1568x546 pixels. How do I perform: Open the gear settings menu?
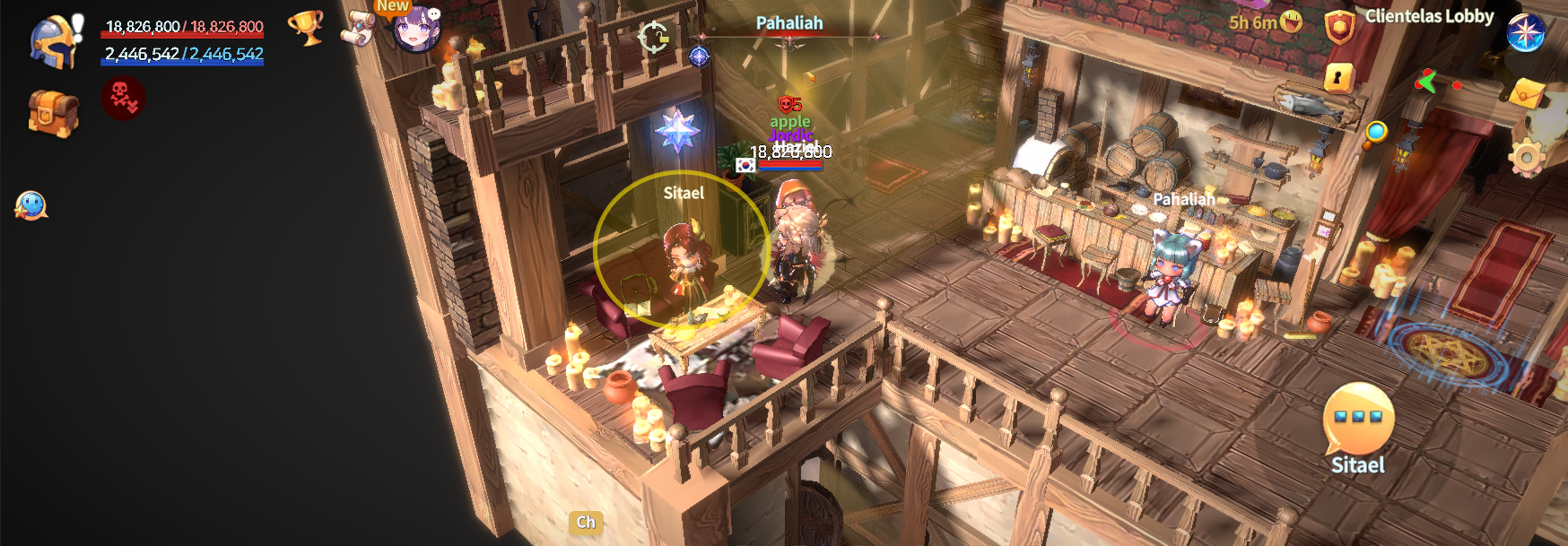(1526, 158)
